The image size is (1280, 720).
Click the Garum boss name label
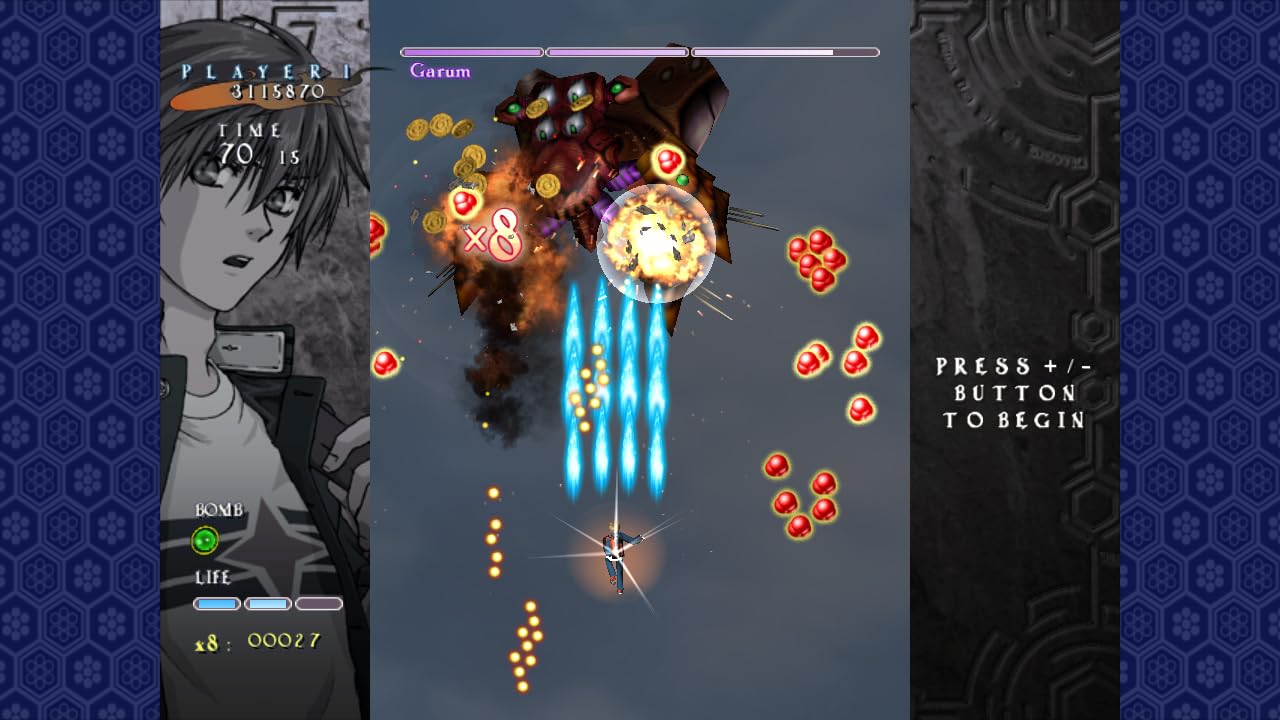point(440,71)
